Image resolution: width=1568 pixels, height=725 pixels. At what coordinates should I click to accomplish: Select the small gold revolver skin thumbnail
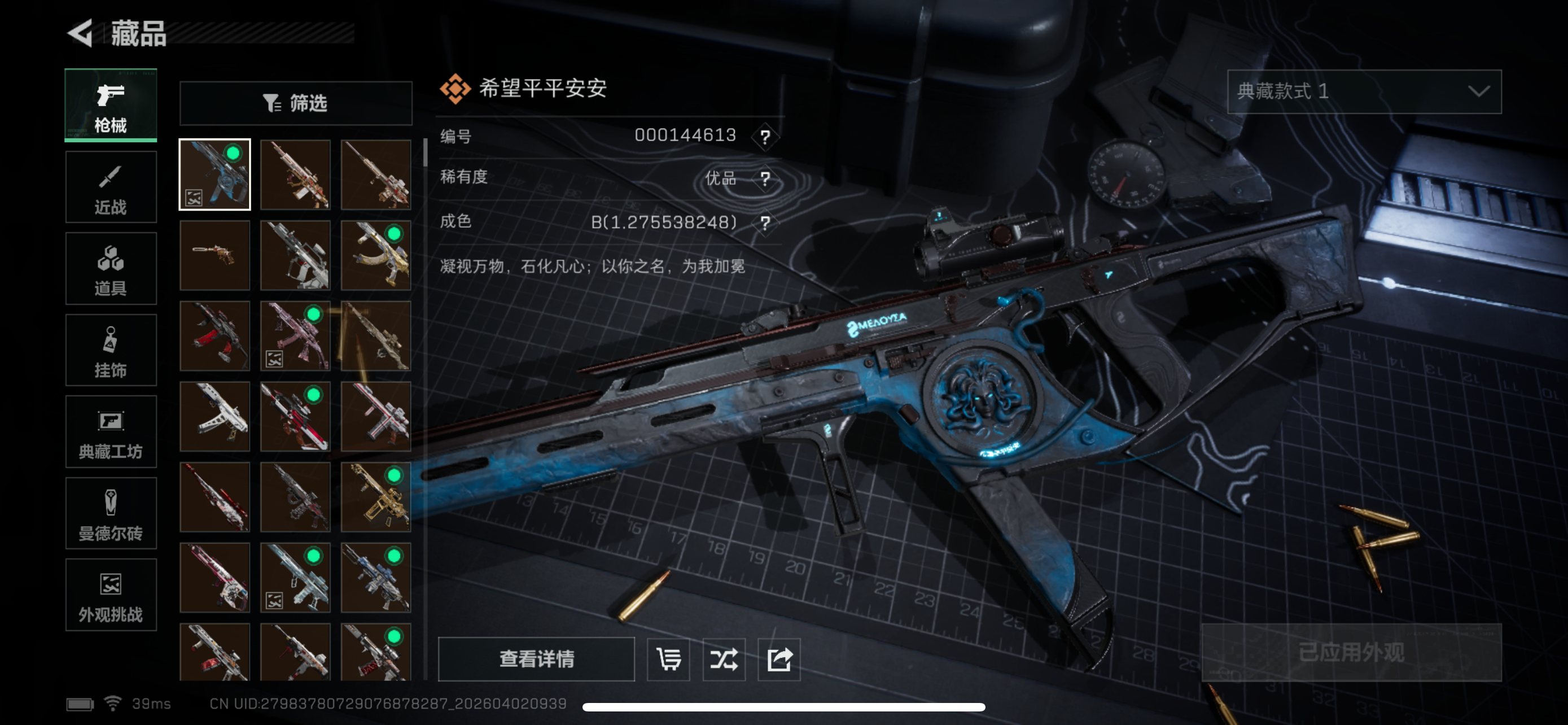point(215,255)
